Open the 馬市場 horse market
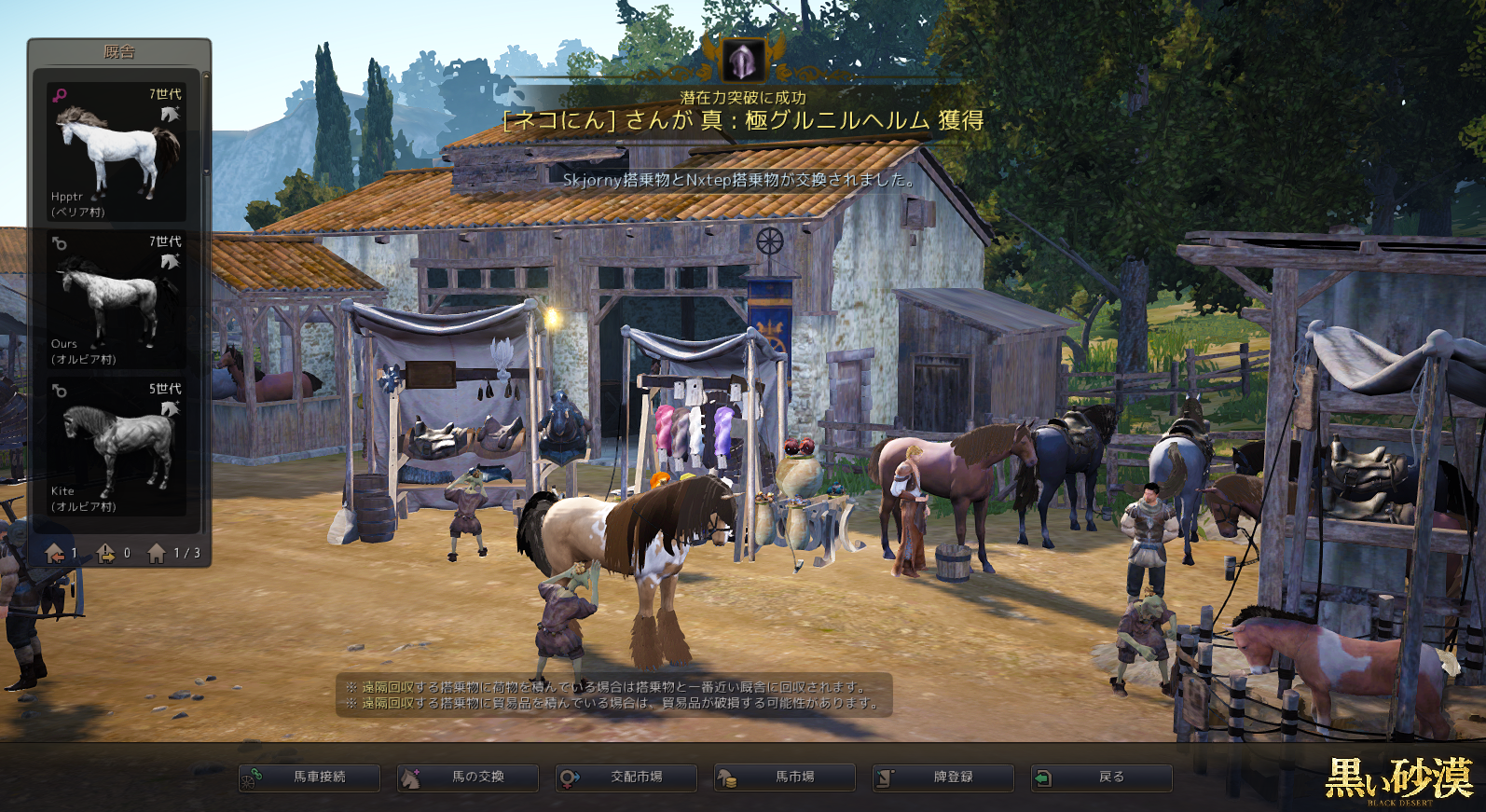Screen dimensions: 1486x812 tap(785, 778)
